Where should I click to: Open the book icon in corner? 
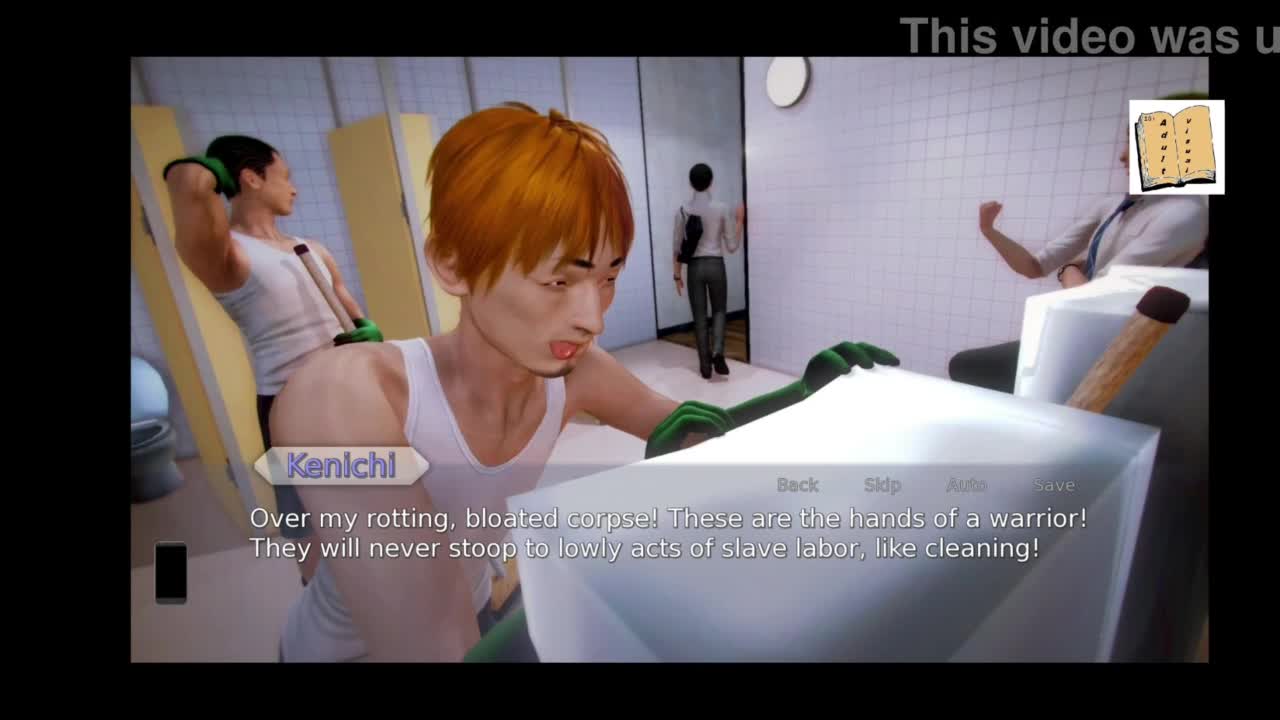coord(1176,147)
